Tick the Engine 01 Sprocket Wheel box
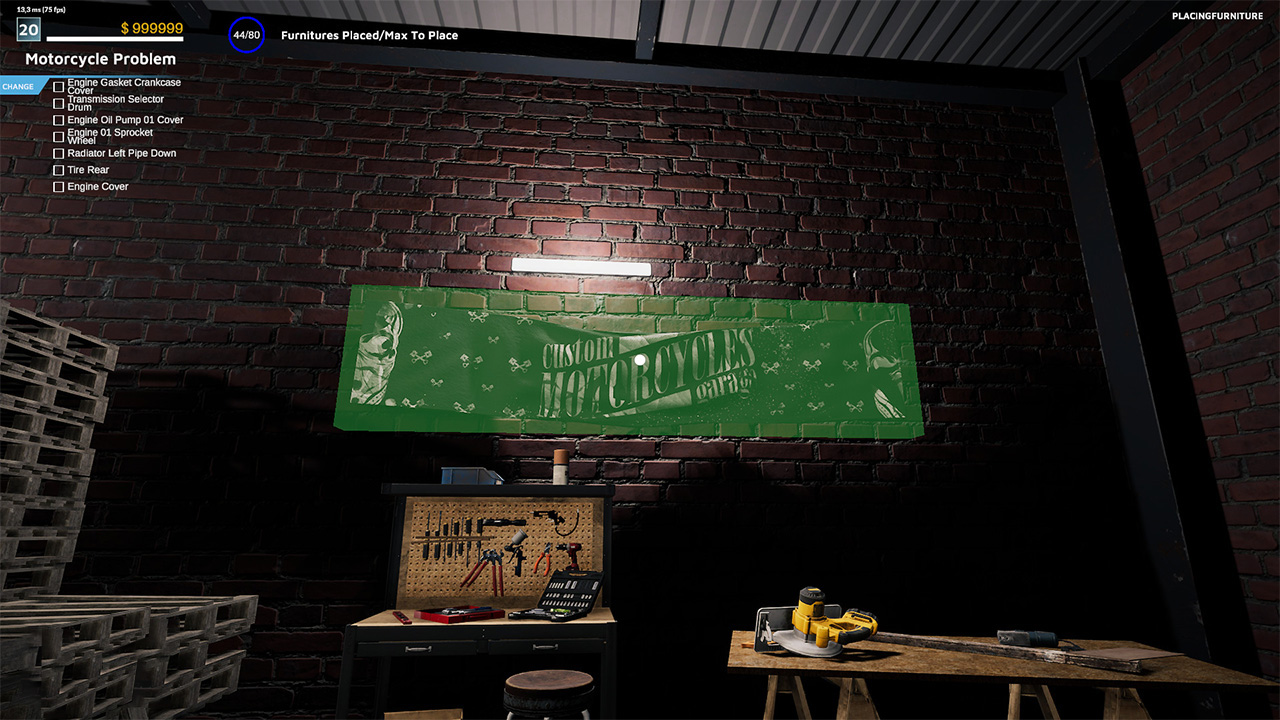The height and width of the screenshot is (720, 1280). (x=58, y=136)
